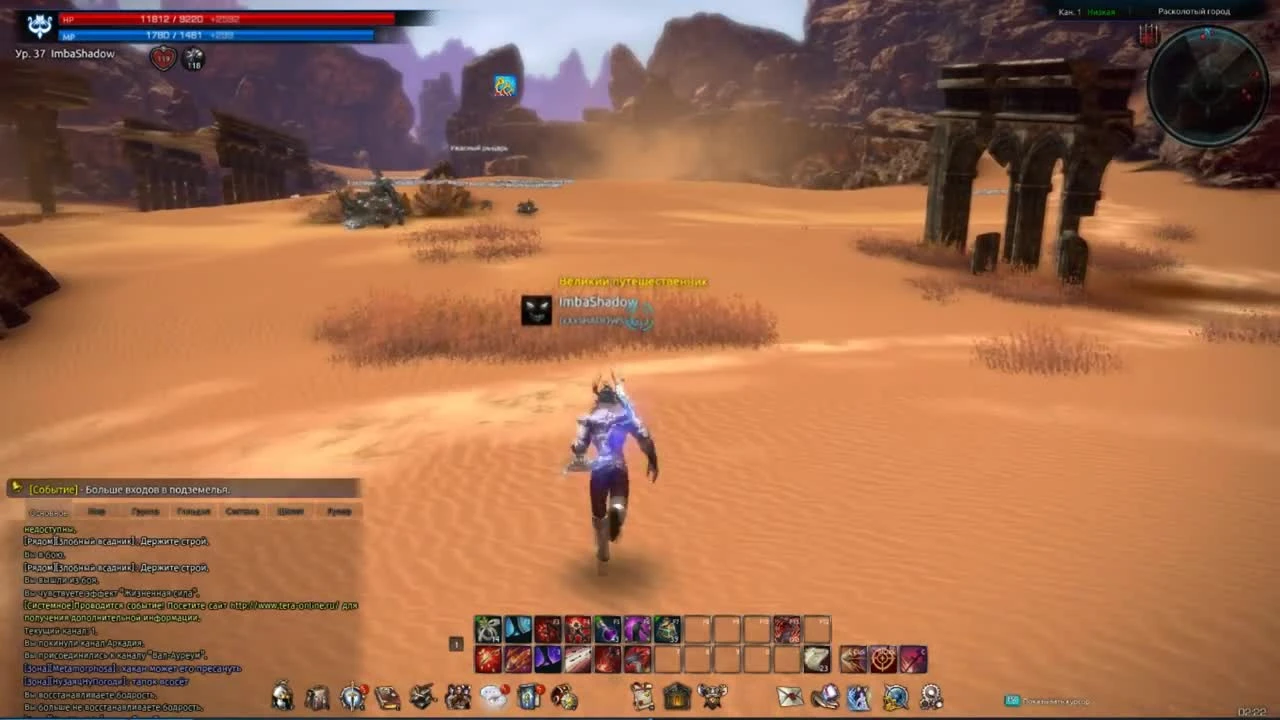Open the quest journal book icon

tap(387, 697)
